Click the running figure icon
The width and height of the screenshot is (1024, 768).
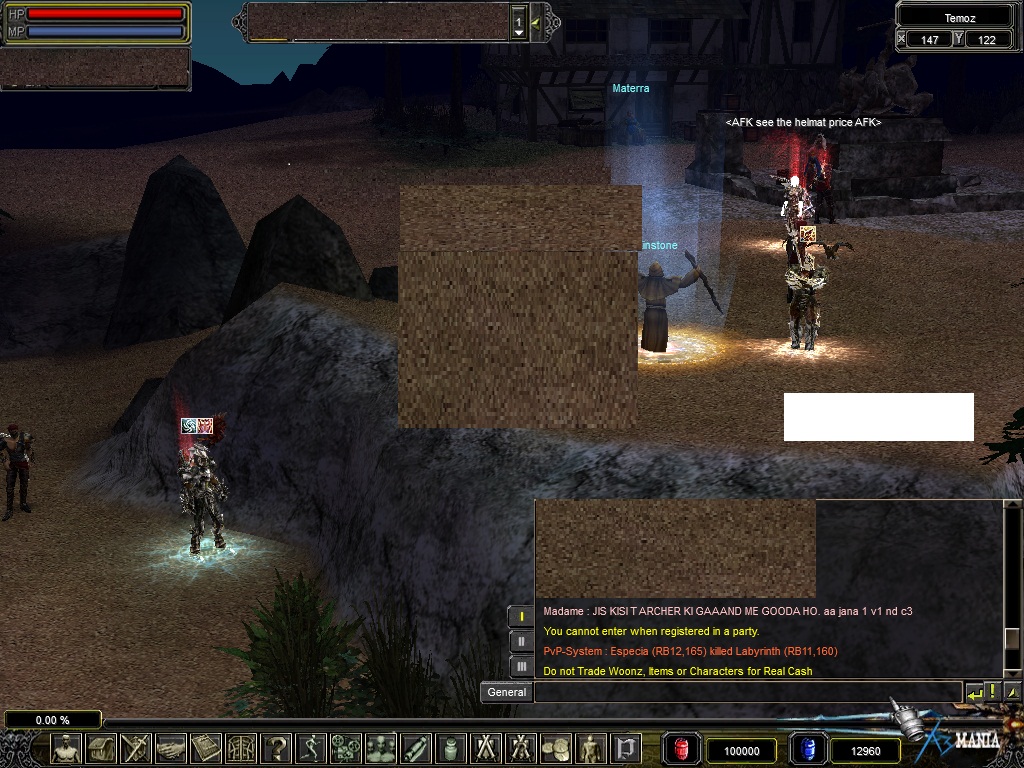[310, 748]
